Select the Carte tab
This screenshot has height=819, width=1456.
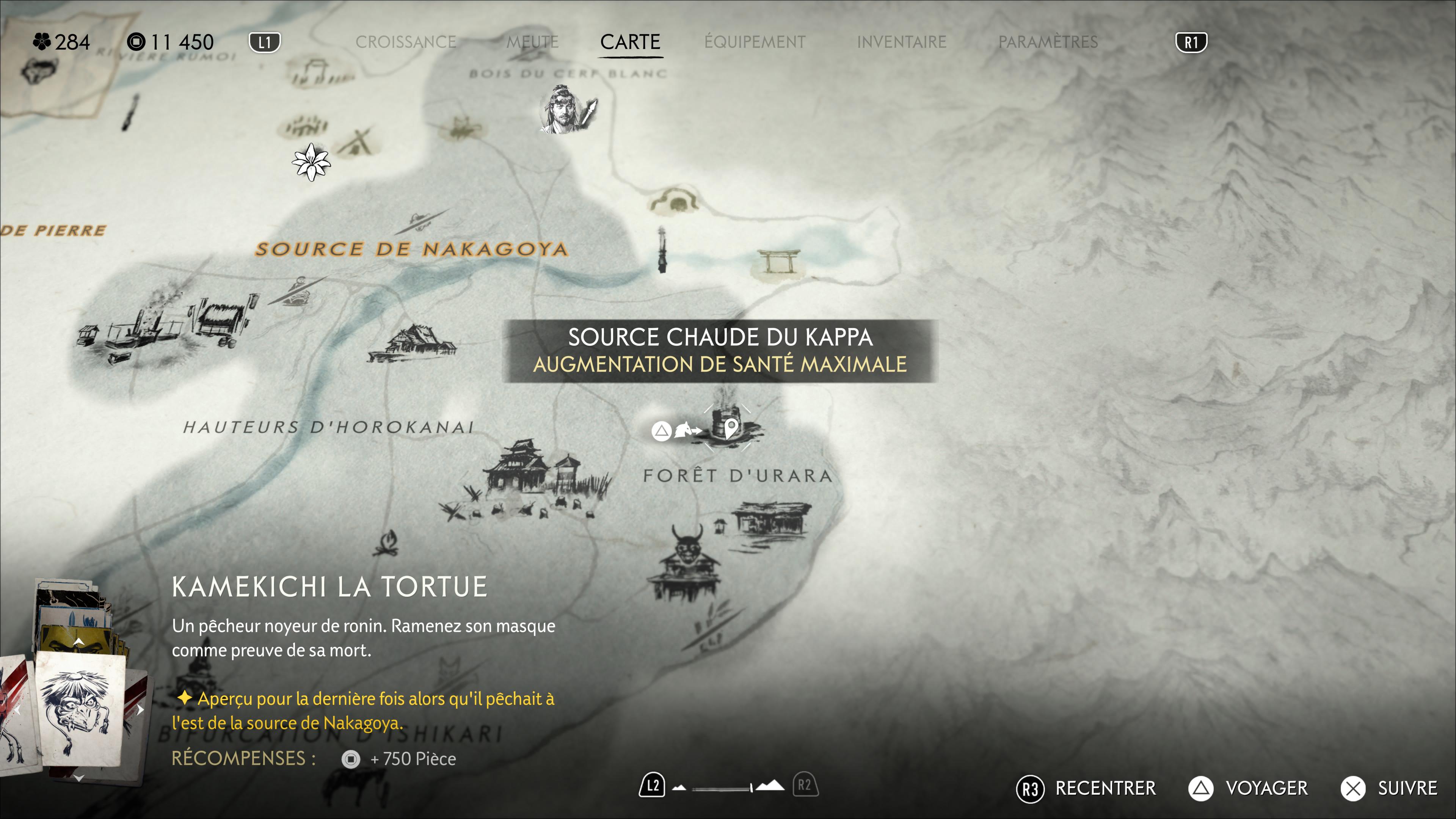pyautogui.click(x=630, y=42)
